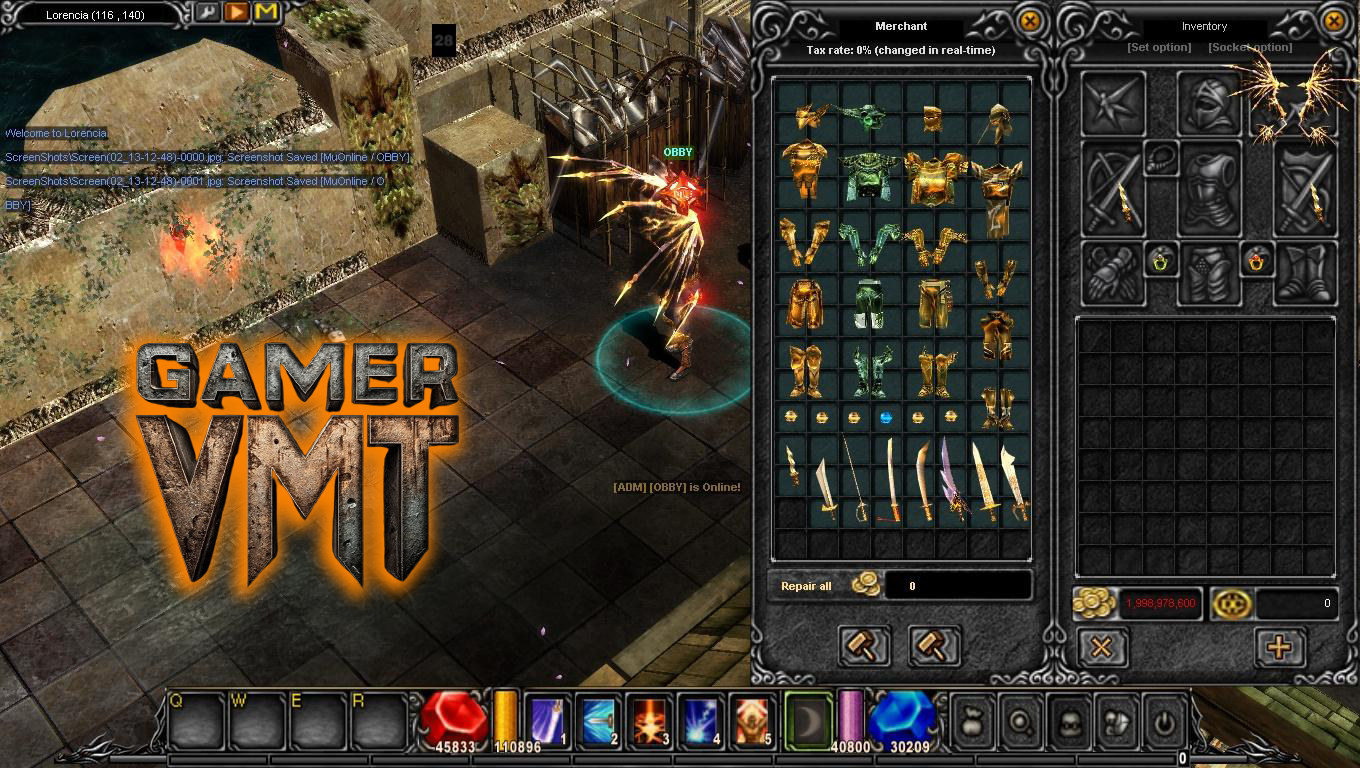Activate skill number 3 on hotbar
The height and width of the screenshot is (768, 1360).
[x=649, y=720]
